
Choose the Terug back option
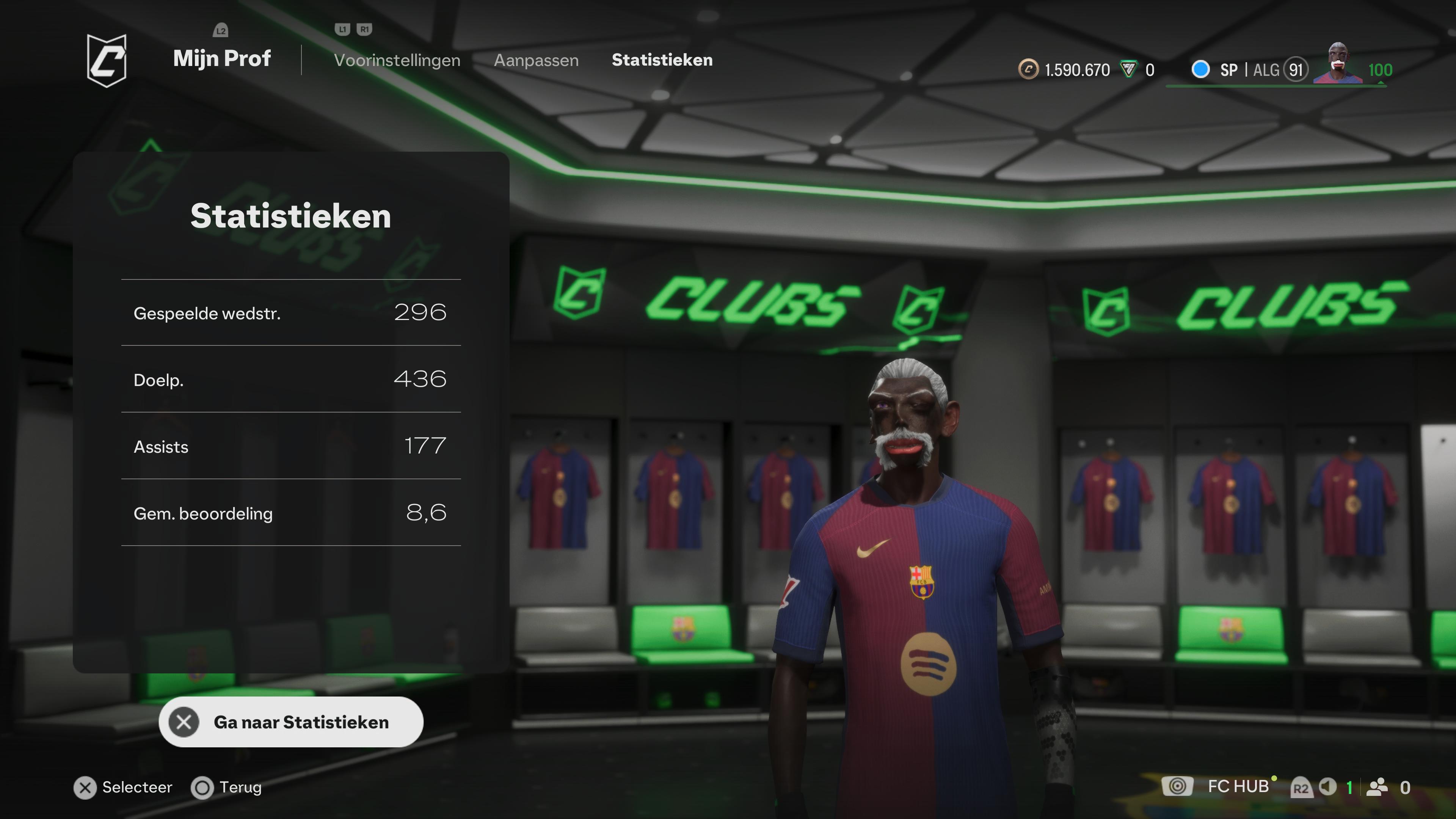(x=227, y=788)
